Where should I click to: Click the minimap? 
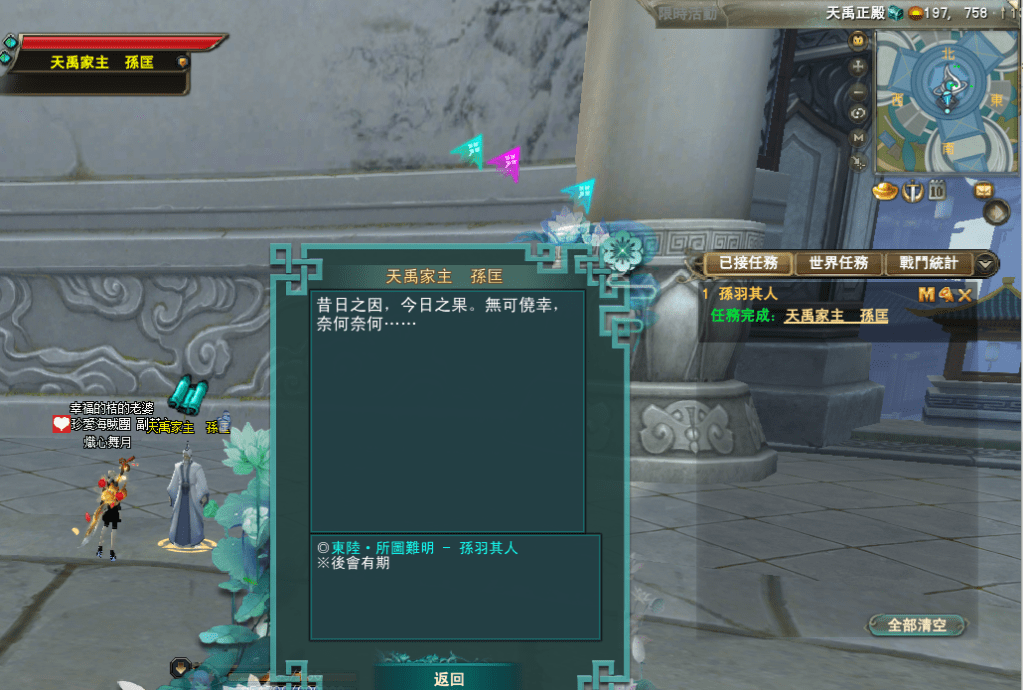coord(945,100)
